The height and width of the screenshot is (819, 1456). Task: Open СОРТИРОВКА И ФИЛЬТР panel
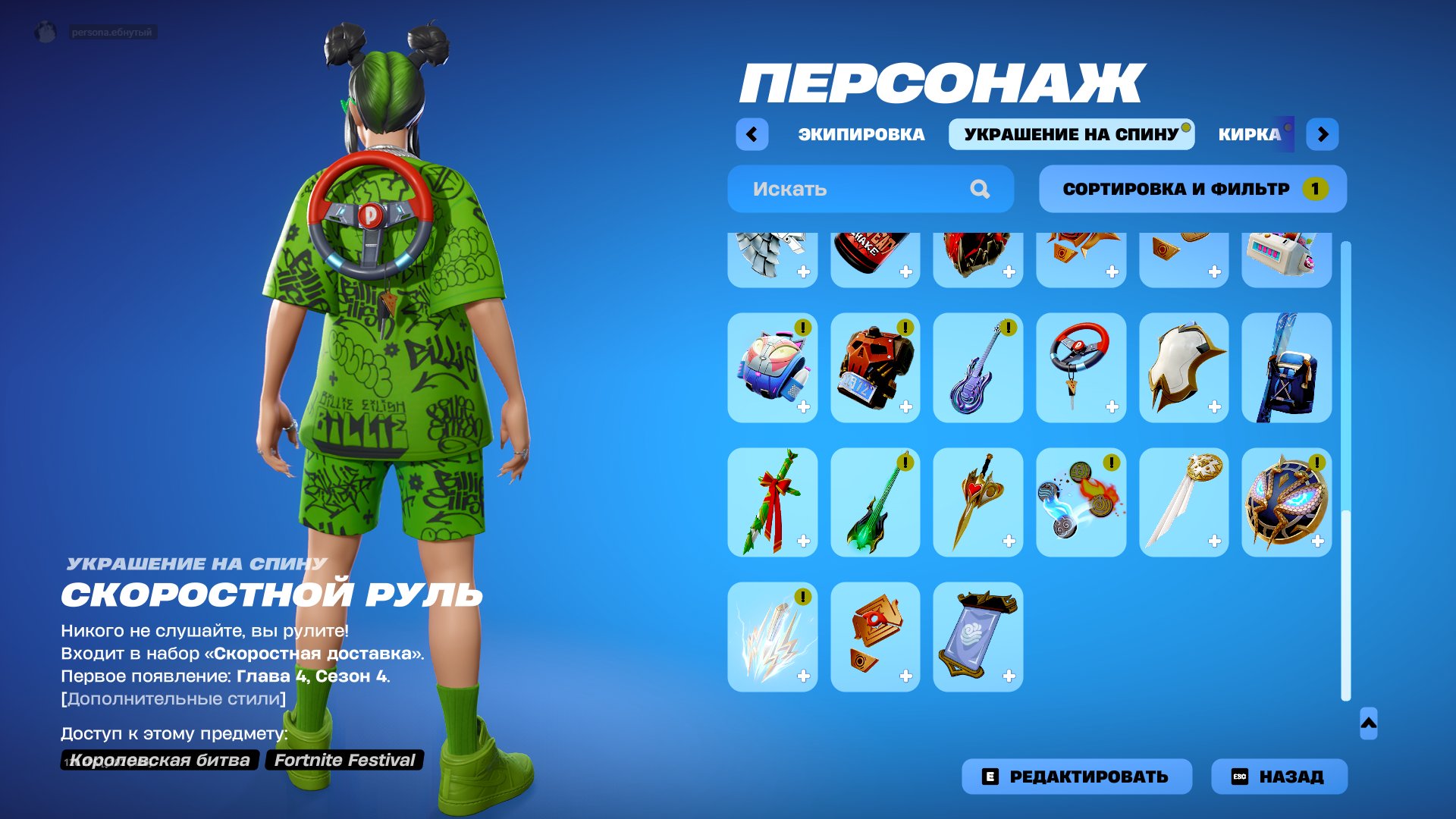[x=1183, y=189]
